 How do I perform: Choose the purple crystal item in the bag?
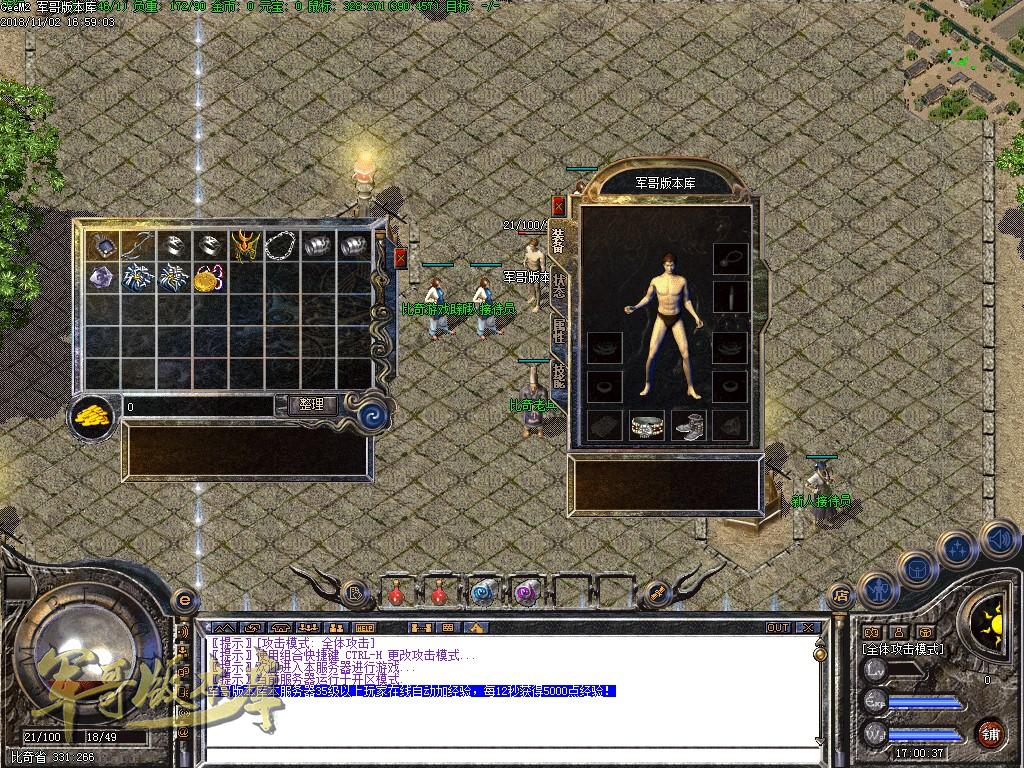pos(101,277)
